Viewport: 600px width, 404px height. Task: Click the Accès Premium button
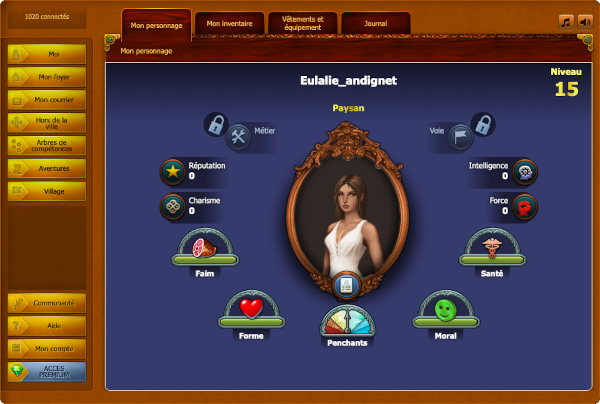tap(47, 372)
